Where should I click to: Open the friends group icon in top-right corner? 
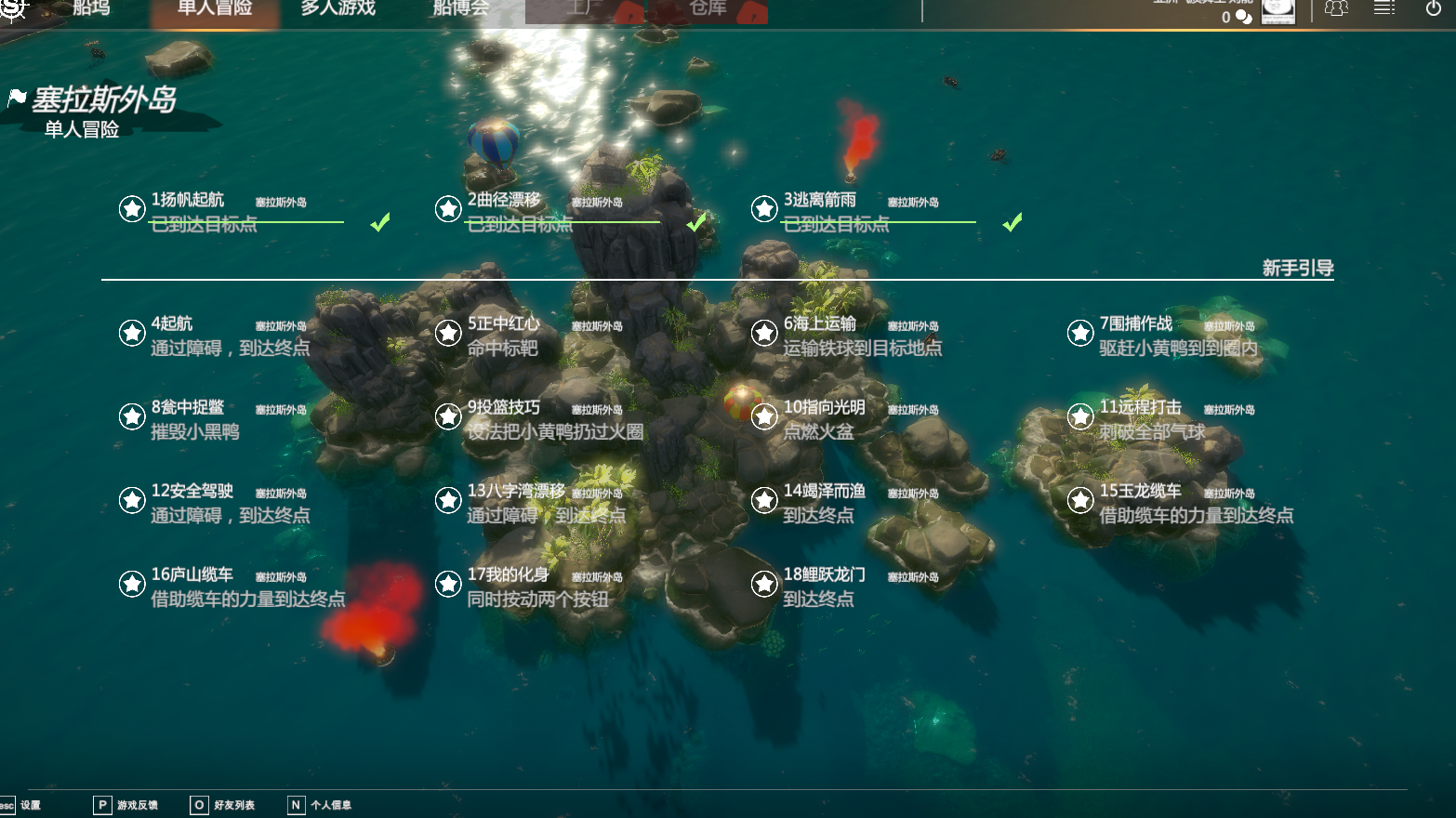coord(1337,7)
